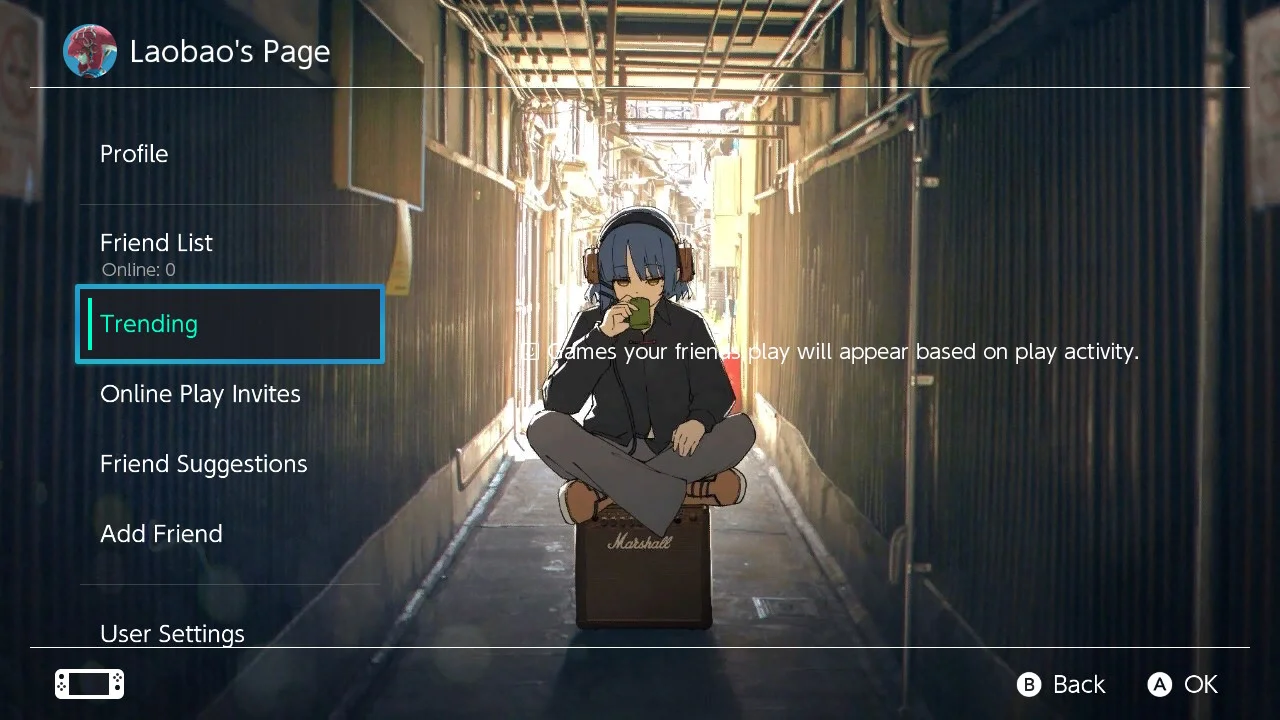Viewport: 1280px width, 720px height.
Task: Select Profile from the sidebar
Action: pos(133,153)
